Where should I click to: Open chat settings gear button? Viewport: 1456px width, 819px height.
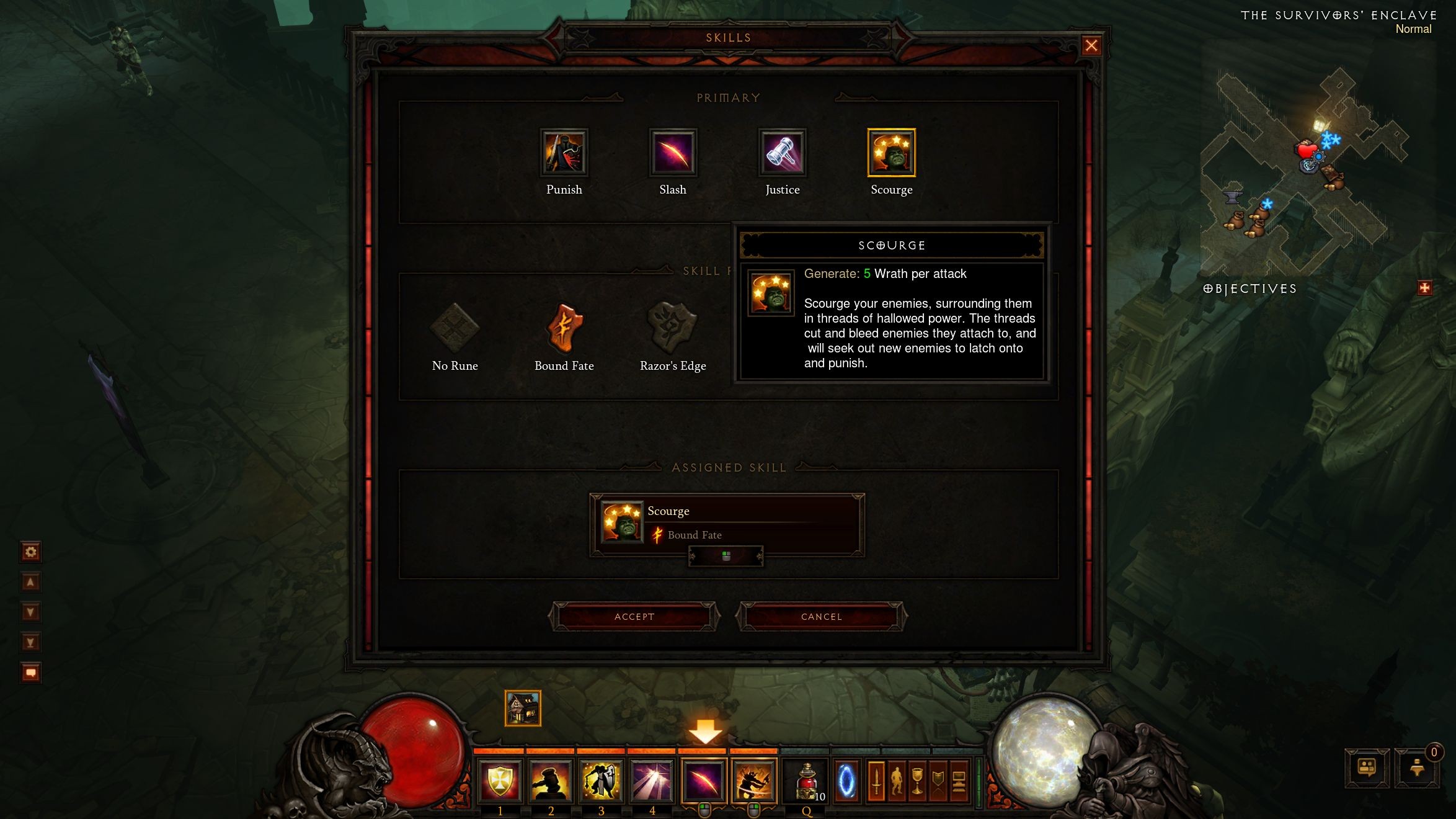point(30,552)
